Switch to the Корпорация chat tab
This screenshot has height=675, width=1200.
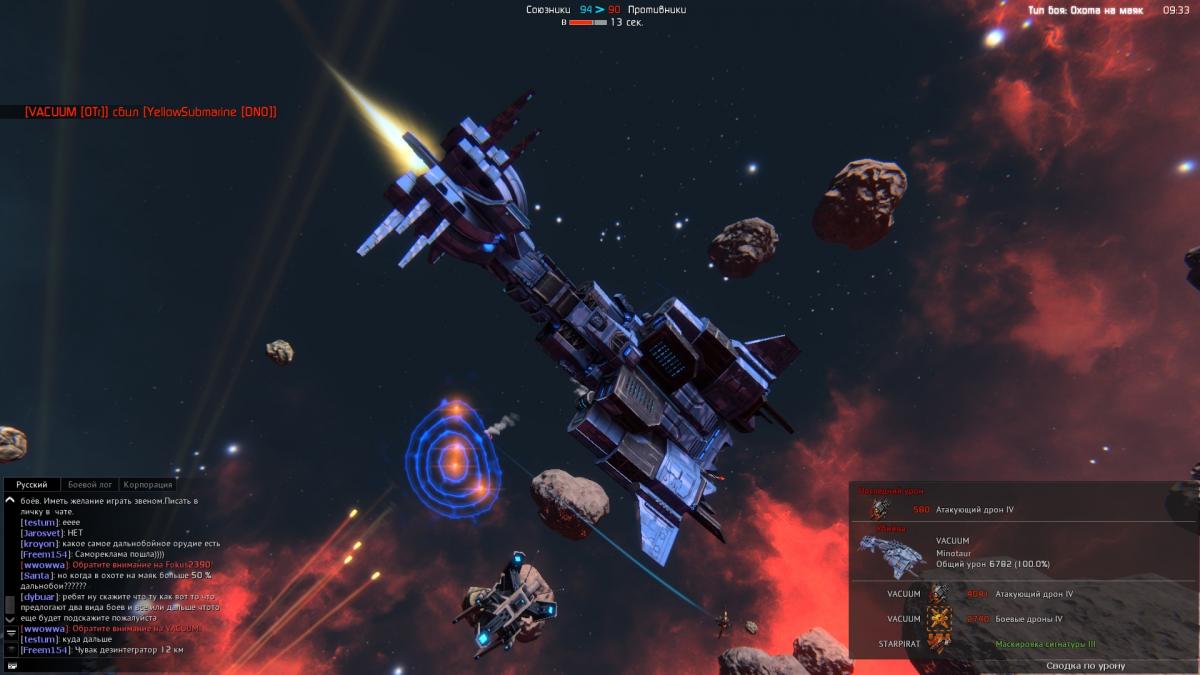click(x=148, y=484)
